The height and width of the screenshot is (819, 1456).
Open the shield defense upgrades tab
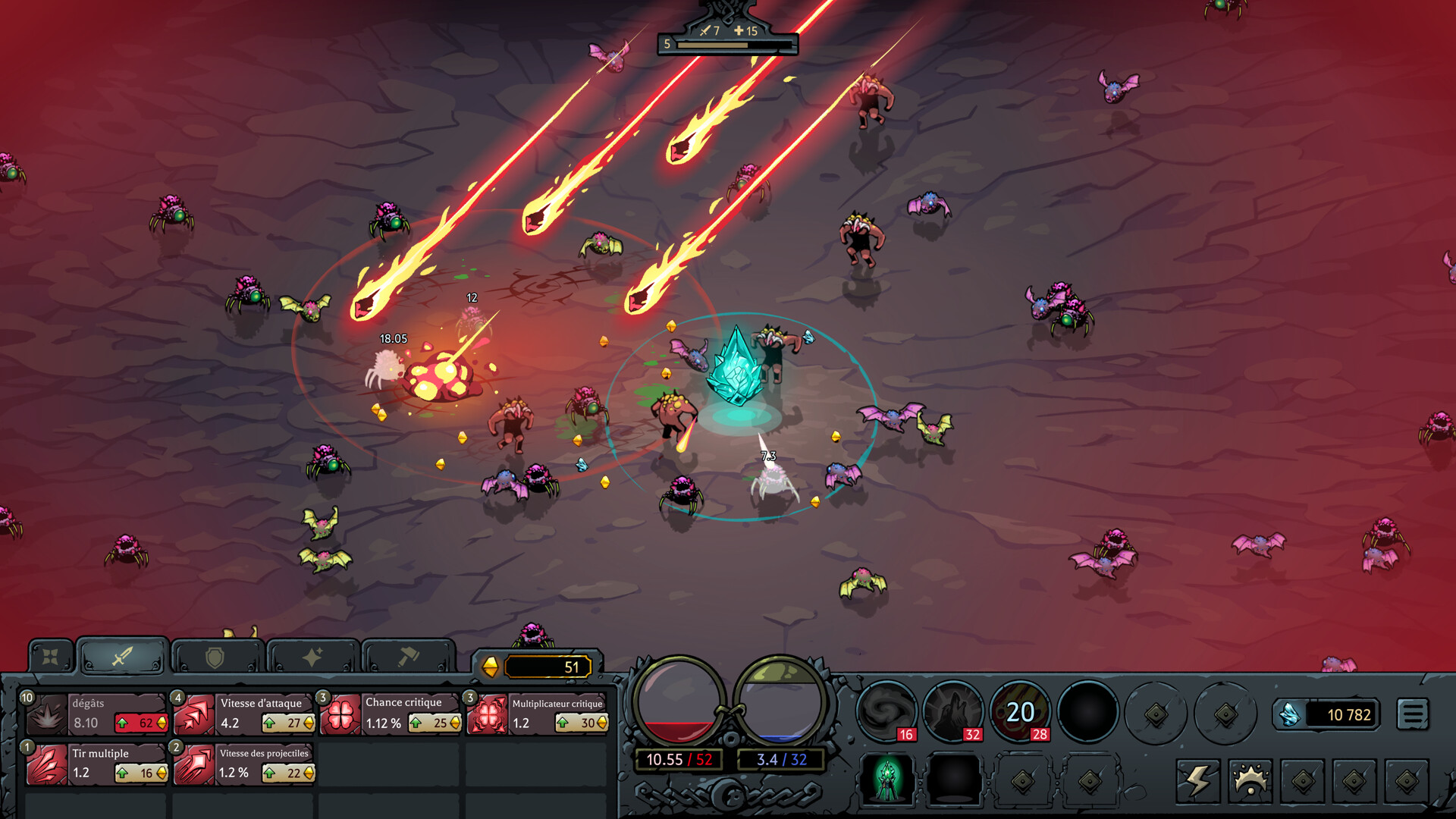pyautogui.click(x=216, y=657)
